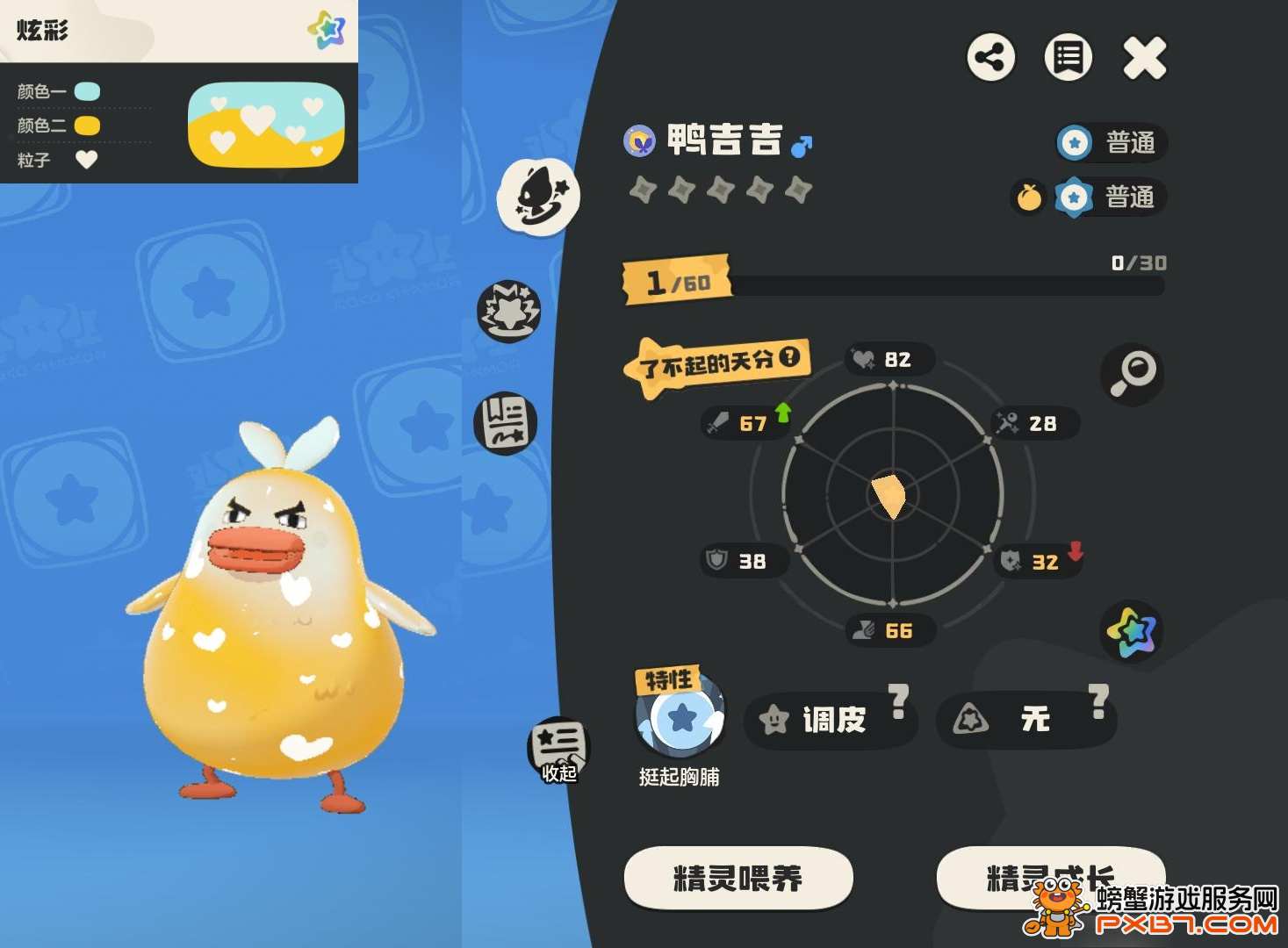Click the heart 粒子 particle swatch

point(85,160)
